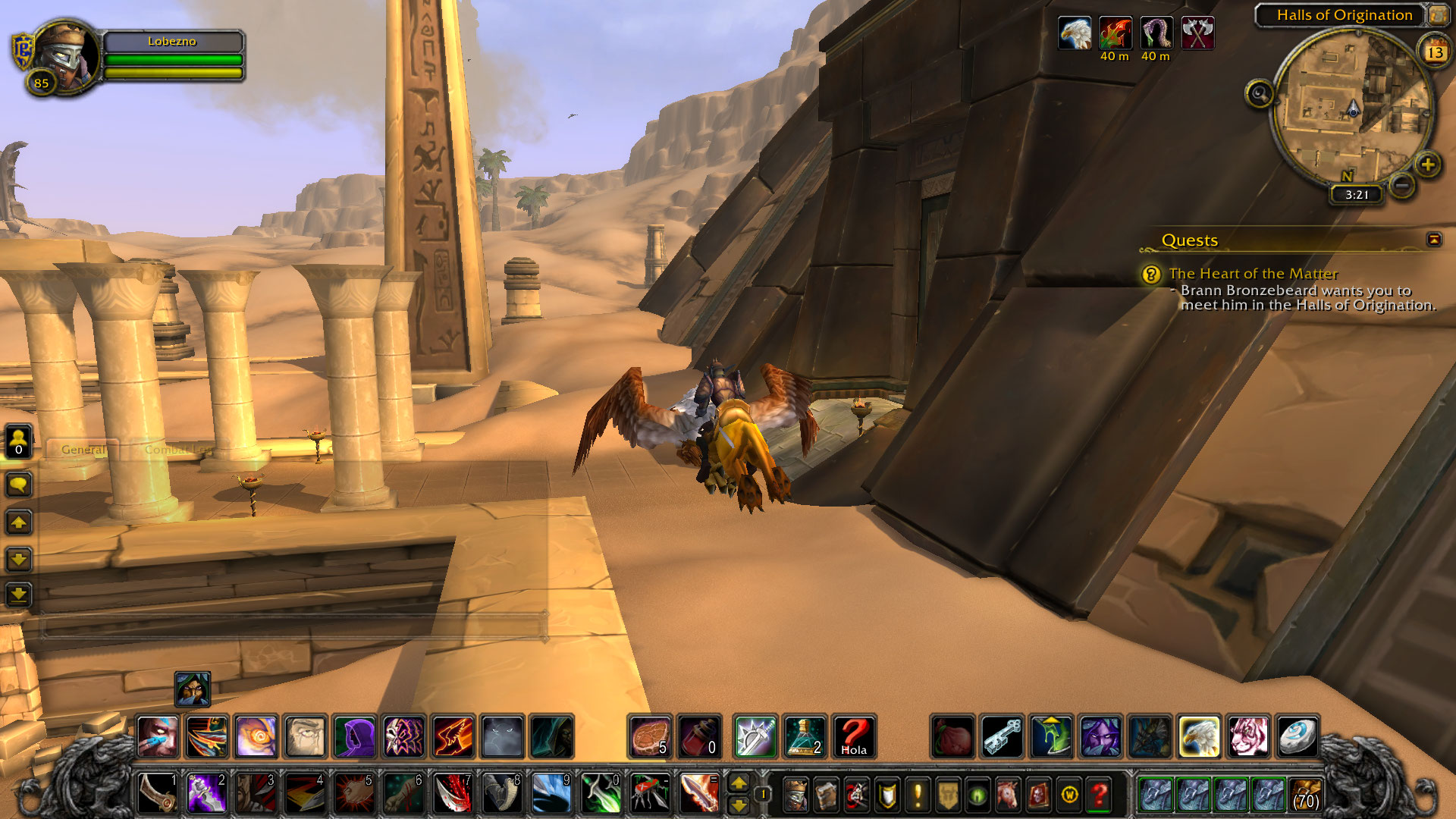Collapse the Quests tracker panel

coord(1433,240)
